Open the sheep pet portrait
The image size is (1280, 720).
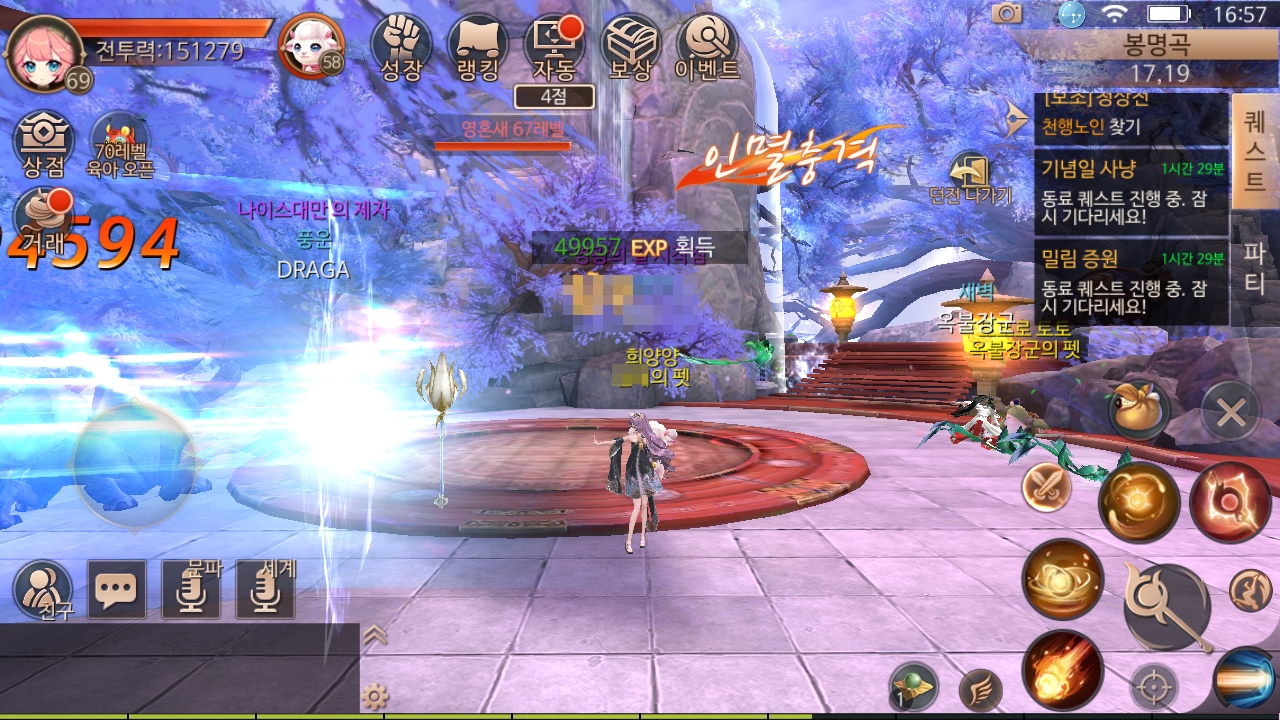(x=311, y=45)
